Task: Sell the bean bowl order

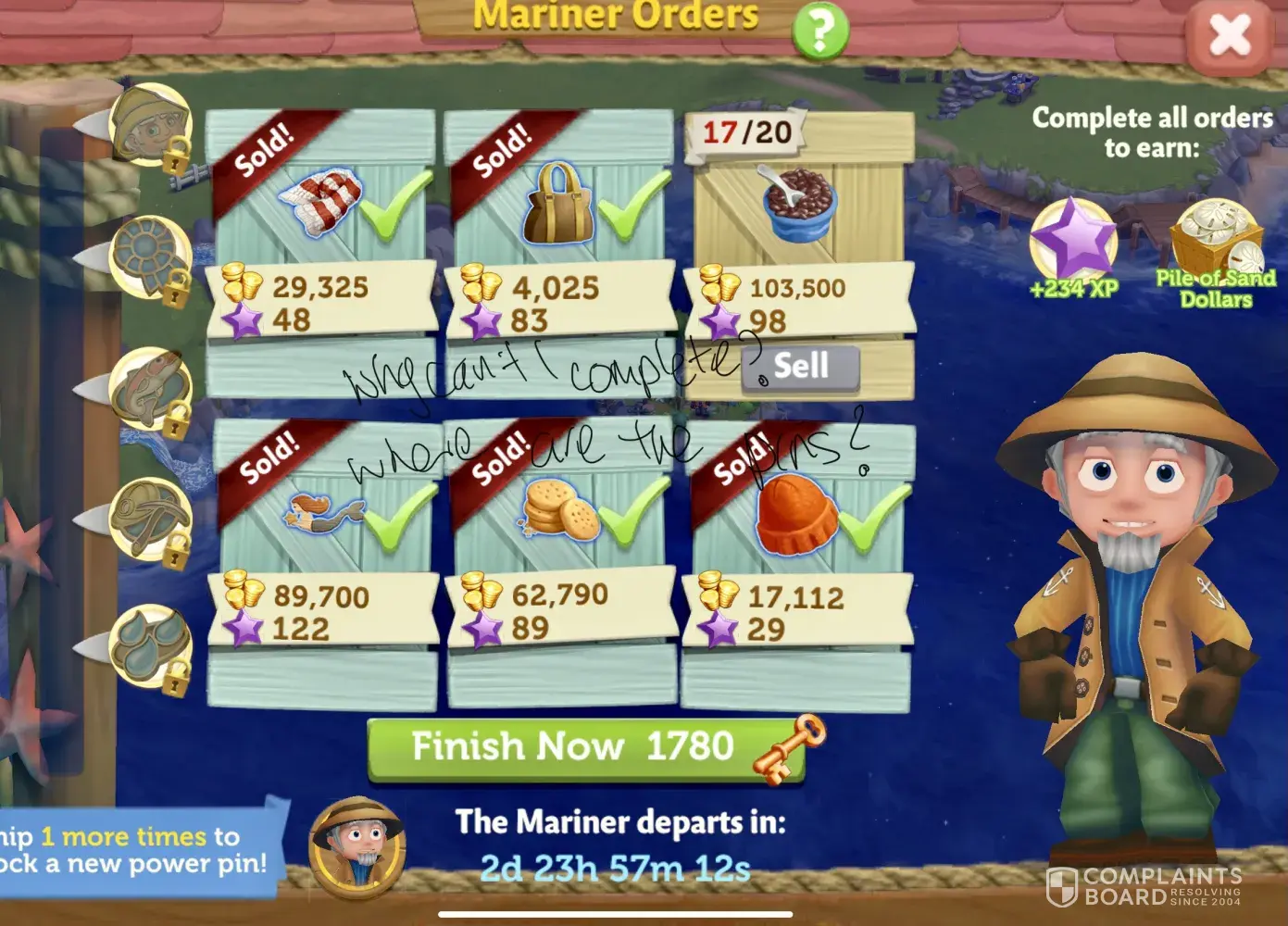Action: point(801,367)
